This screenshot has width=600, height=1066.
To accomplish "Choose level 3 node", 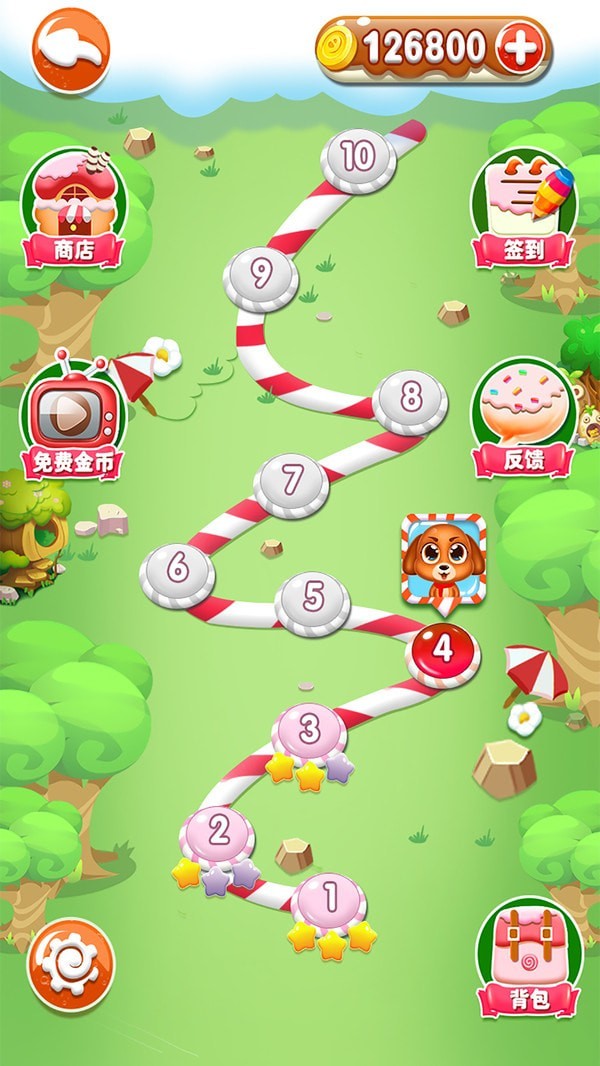I will 310,730.
